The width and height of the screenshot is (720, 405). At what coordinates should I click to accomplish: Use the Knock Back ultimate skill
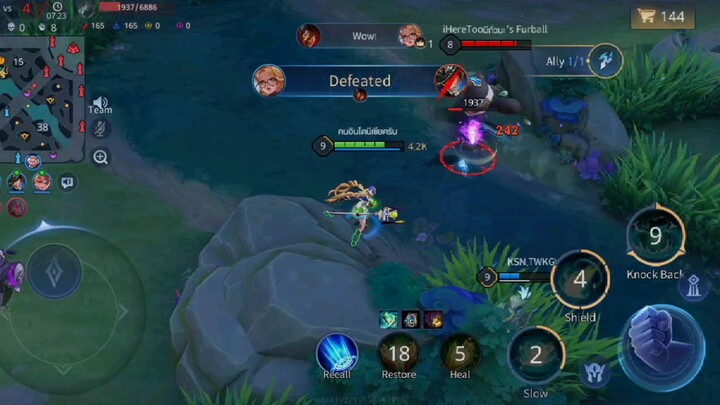(x=655, y=237)
